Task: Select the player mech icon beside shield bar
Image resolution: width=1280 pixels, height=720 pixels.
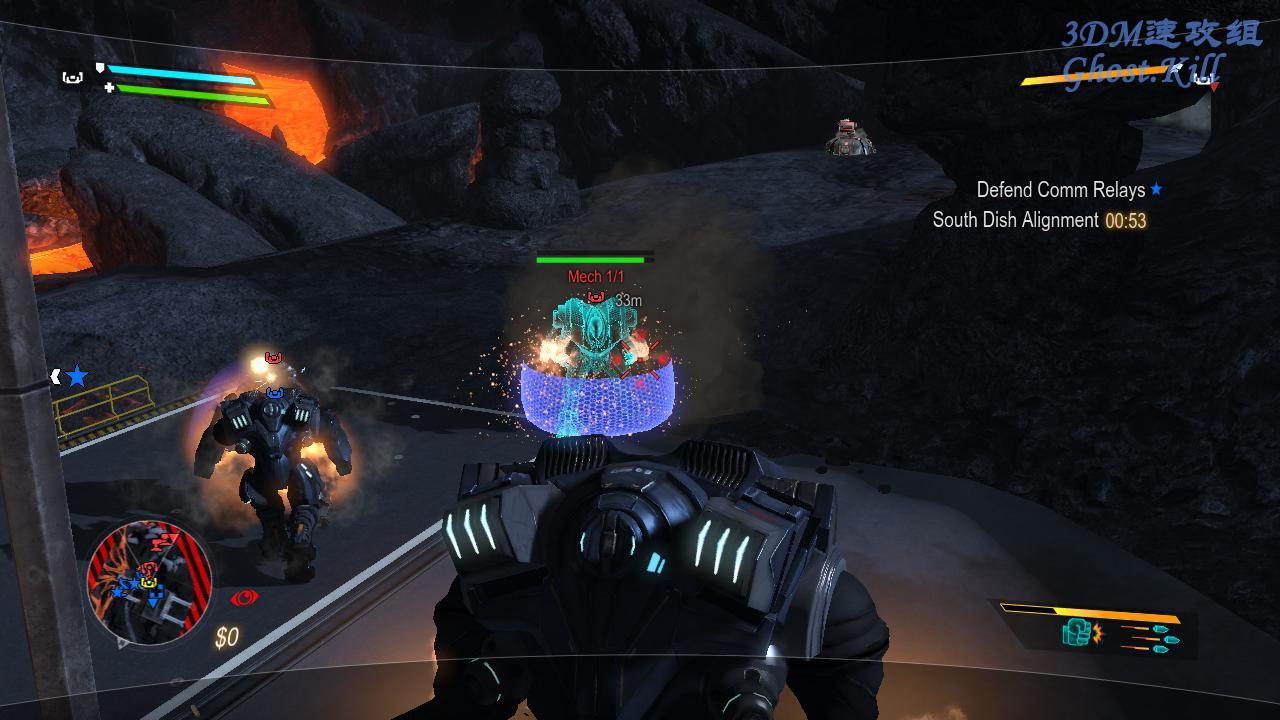Action: [x=72, y=77]
